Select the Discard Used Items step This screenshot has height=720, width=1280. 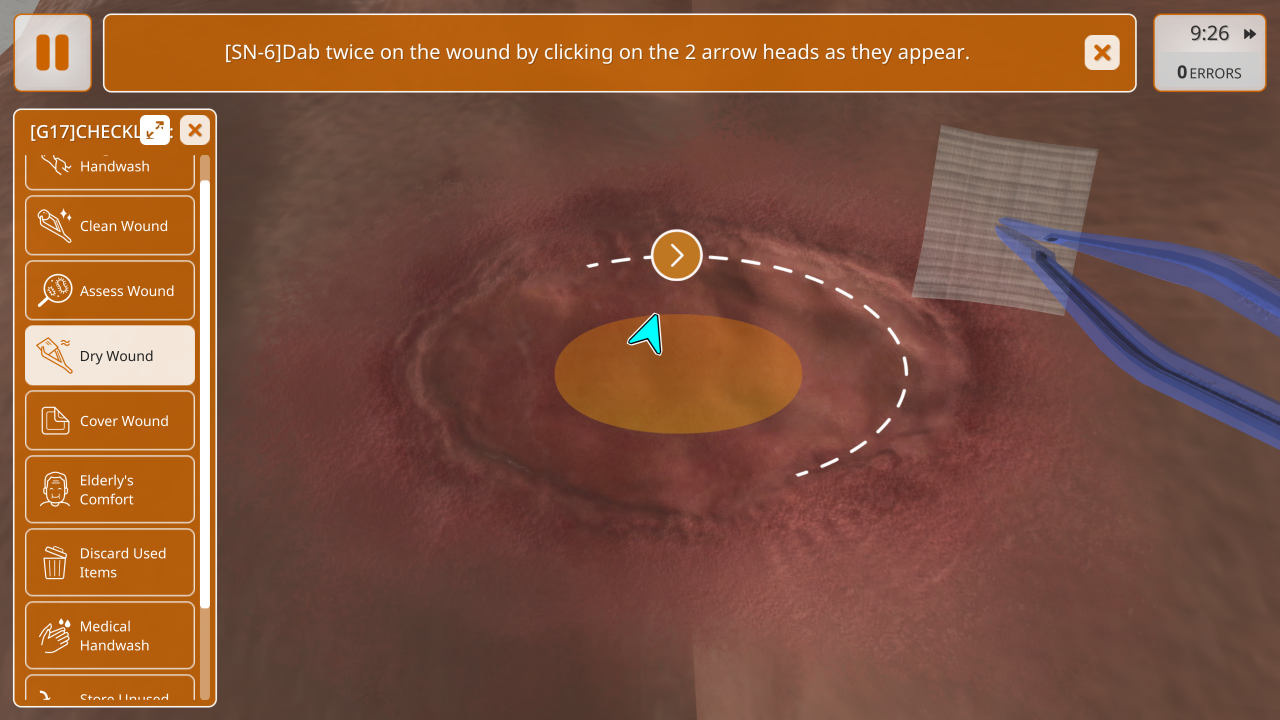(x=110, y=563)
